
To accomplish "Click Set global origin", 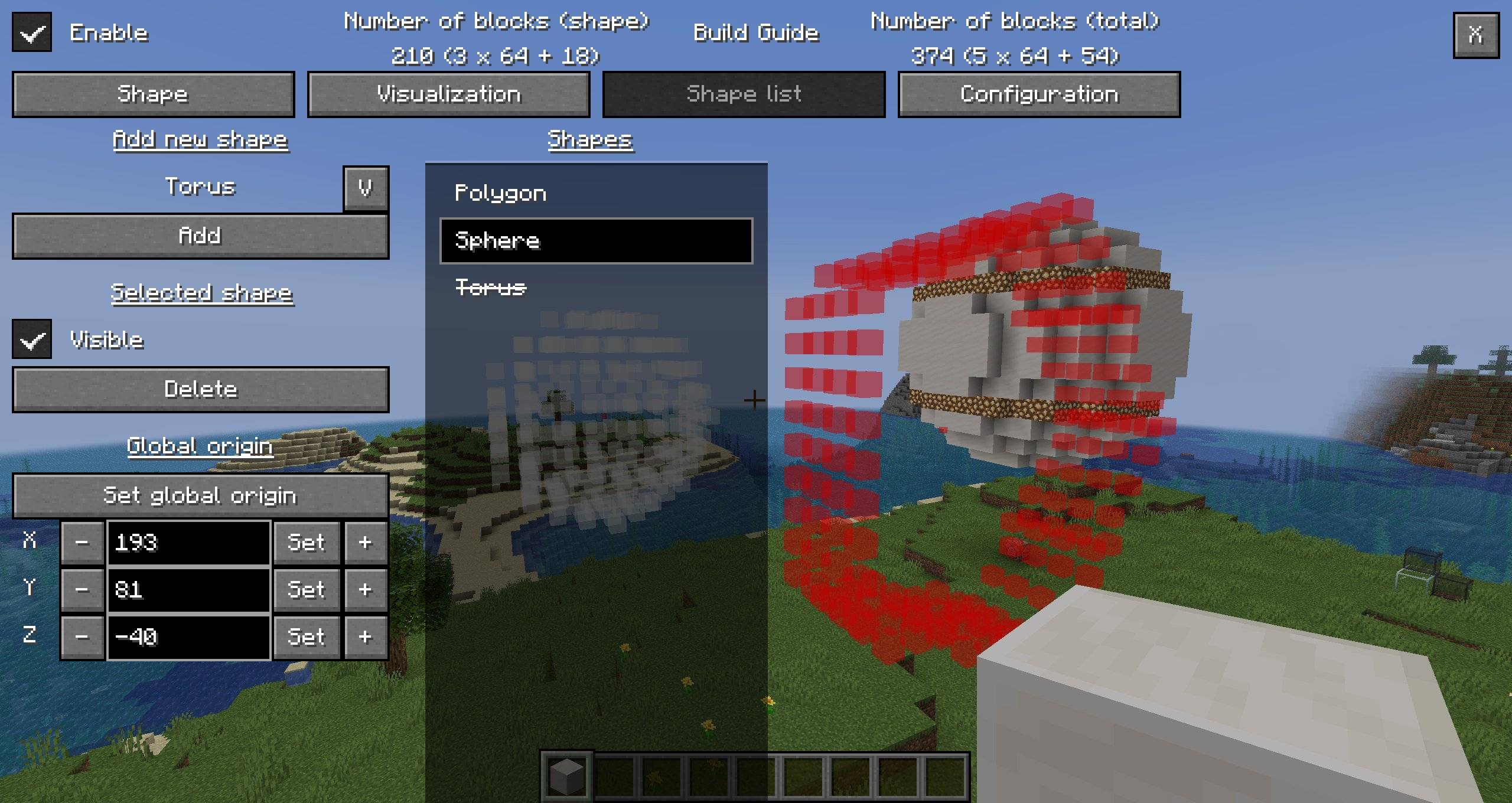I will coord(201,495).
